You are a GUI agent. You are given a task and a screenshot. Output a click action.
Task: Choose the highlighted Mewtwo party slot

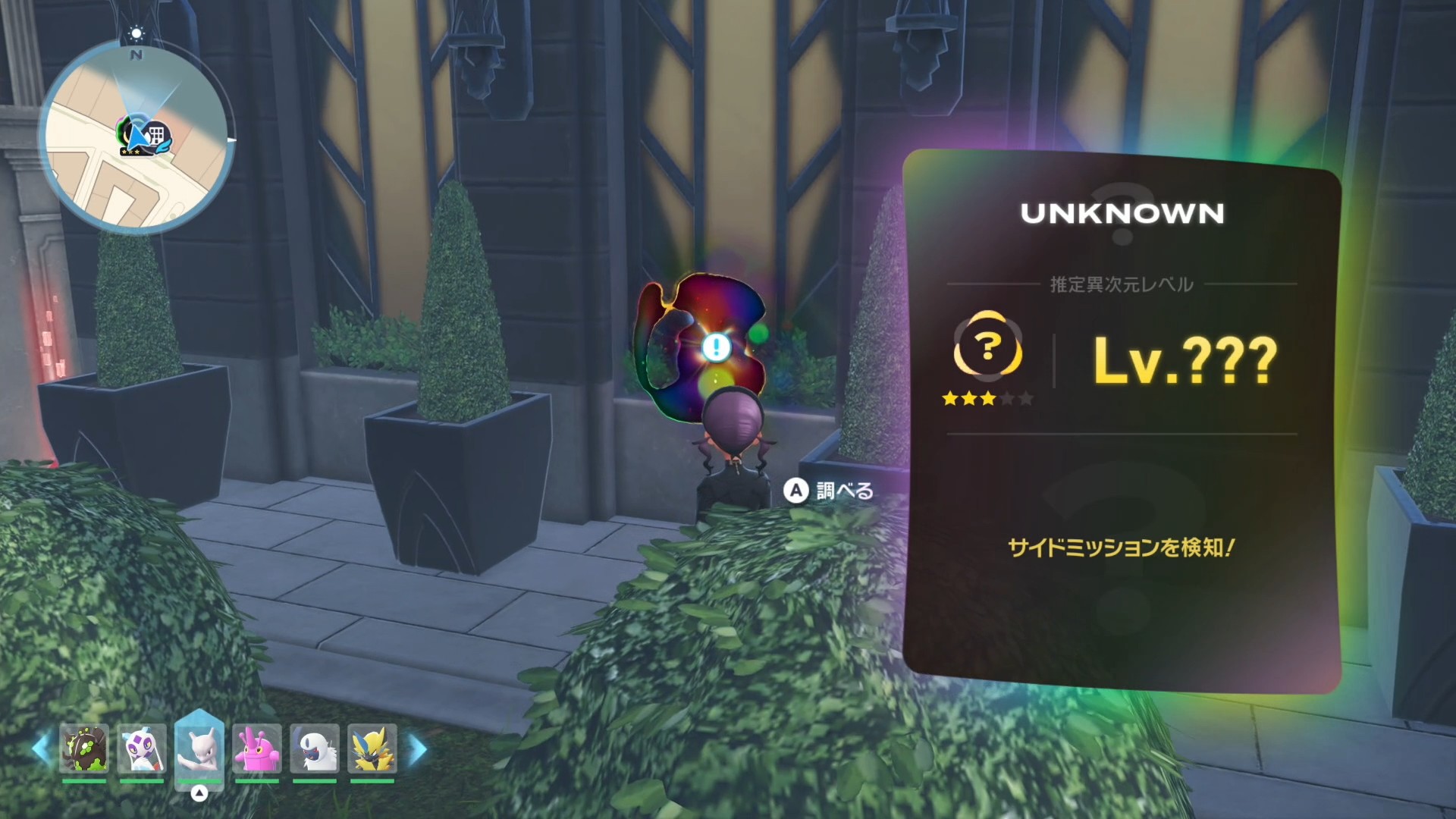tap(199, 748)
